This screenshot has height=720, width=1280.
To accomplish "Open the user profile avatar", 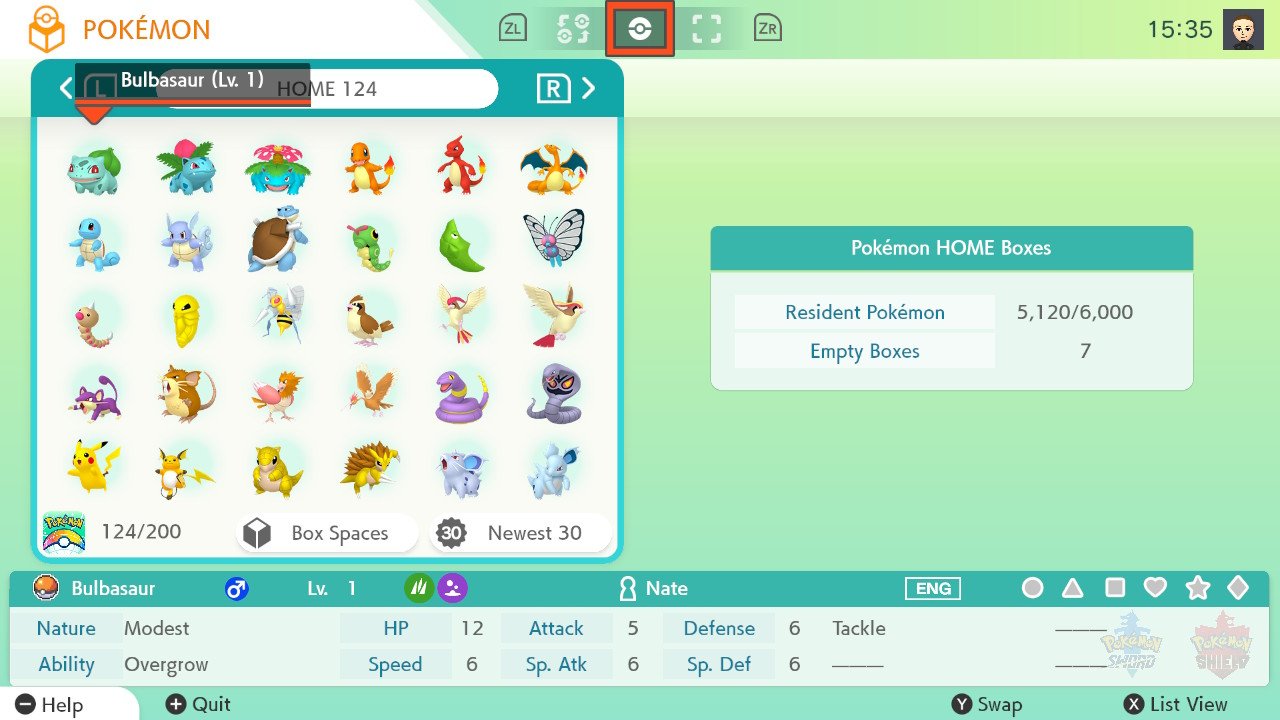I will tap(1243, 30).
